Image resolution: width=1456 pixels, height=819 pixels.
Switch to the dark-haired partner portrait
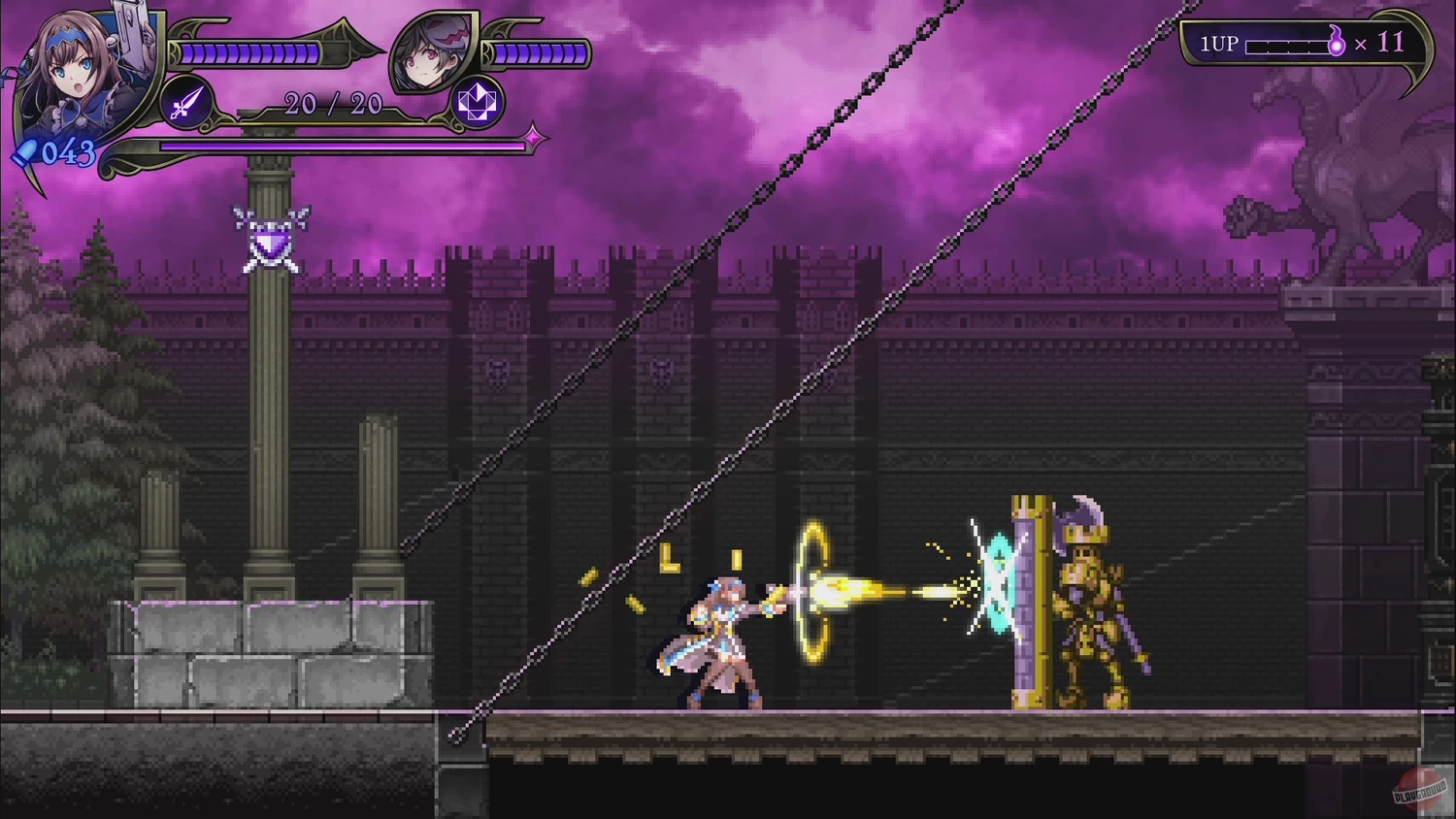coord(434,54)
